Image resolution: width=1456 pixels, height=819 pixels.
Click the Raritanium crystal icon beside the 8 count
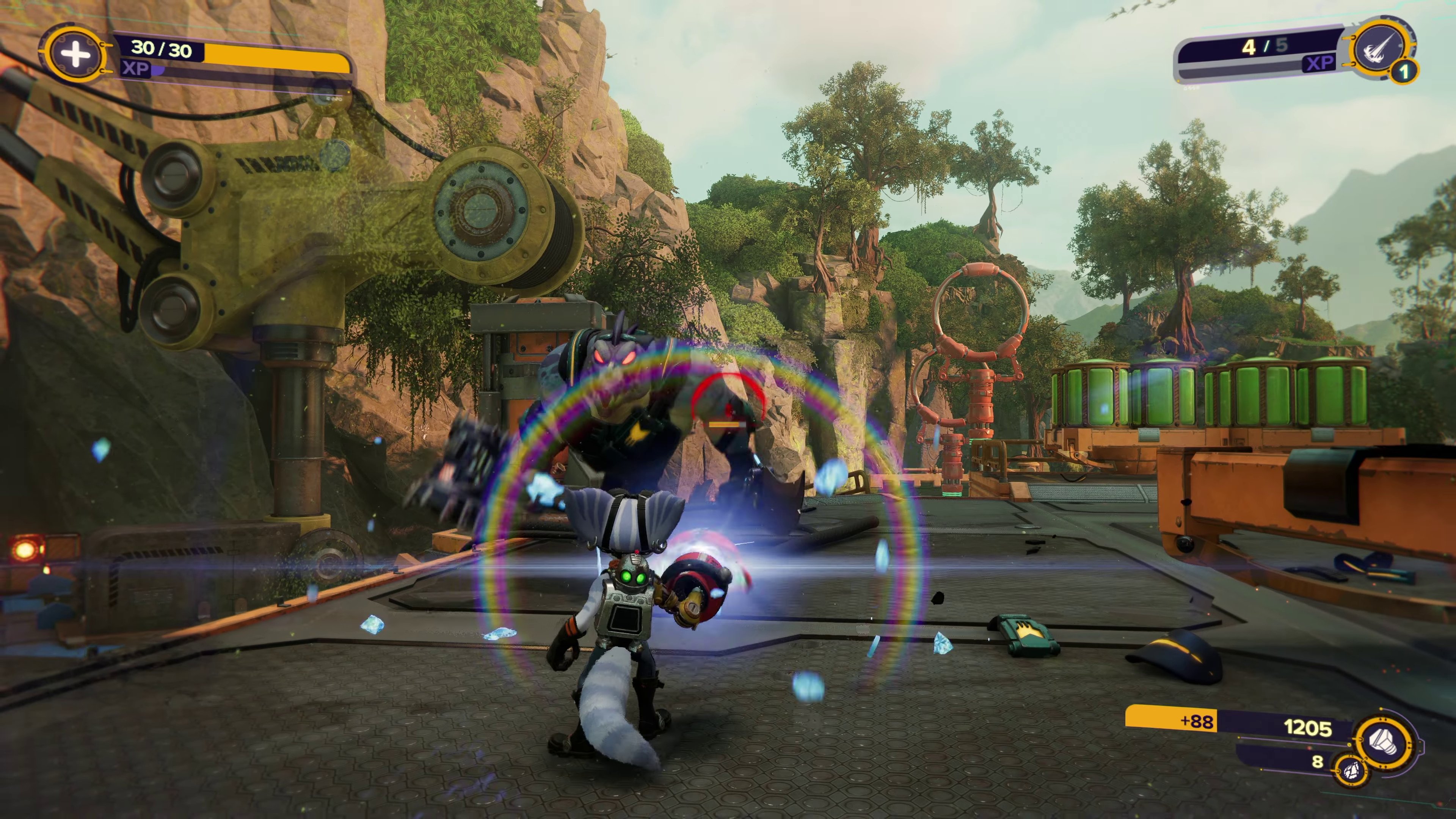[1351, 770]
